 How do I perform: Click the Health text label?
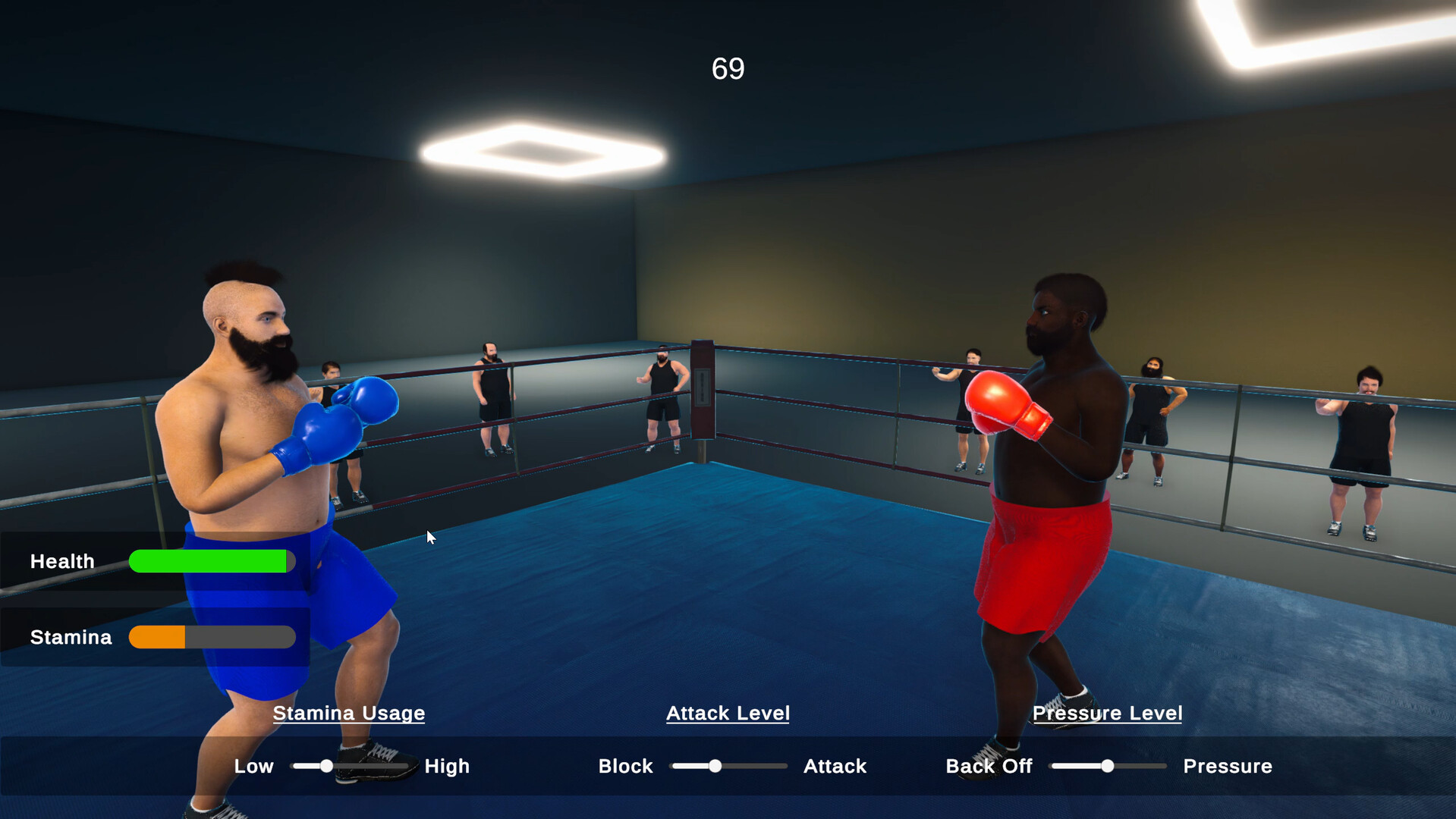pyautogui.click(x=61, y=561)
